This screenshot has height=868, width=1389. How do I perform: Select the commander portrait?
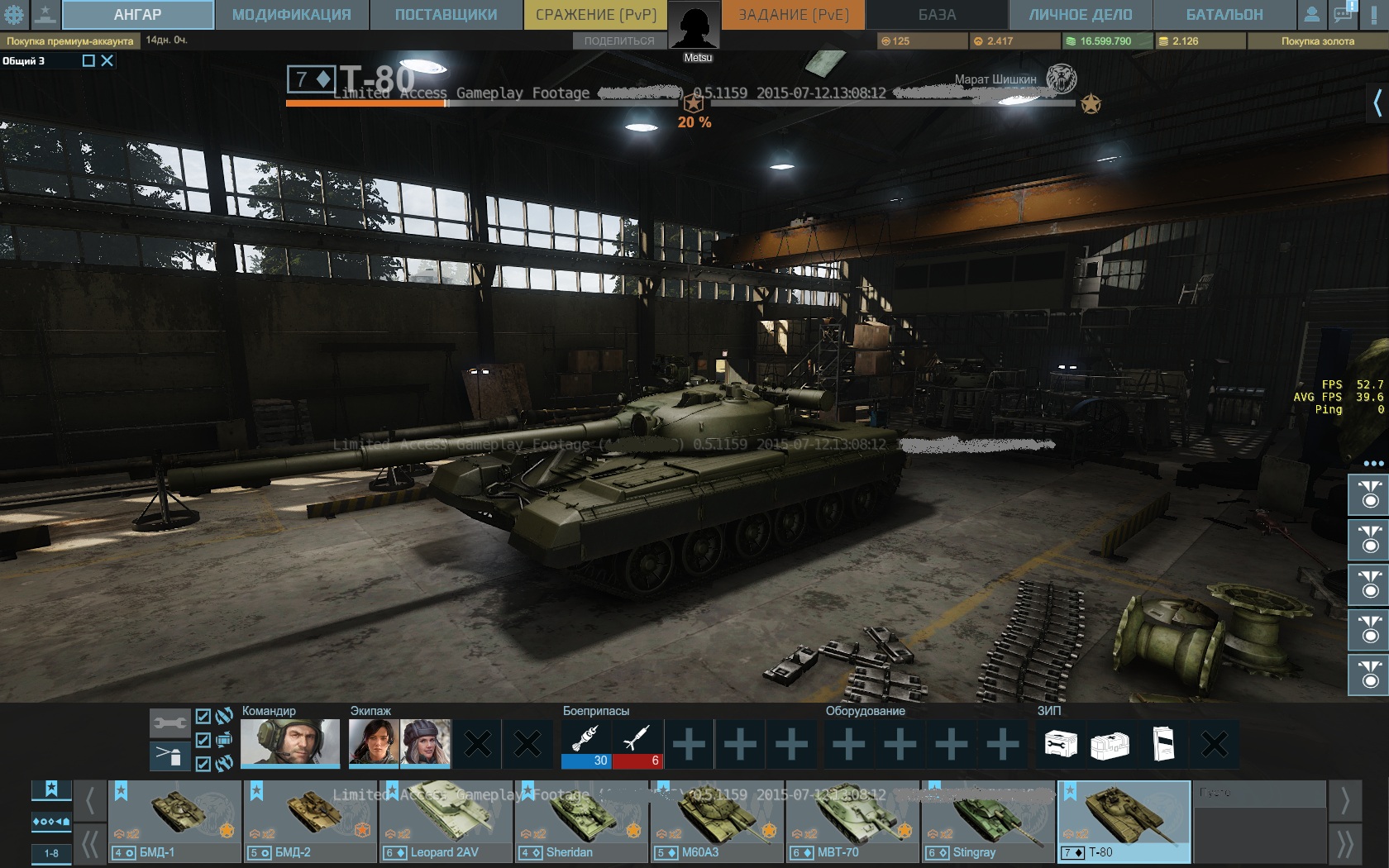pyautogui.click(x=290, y=742)
